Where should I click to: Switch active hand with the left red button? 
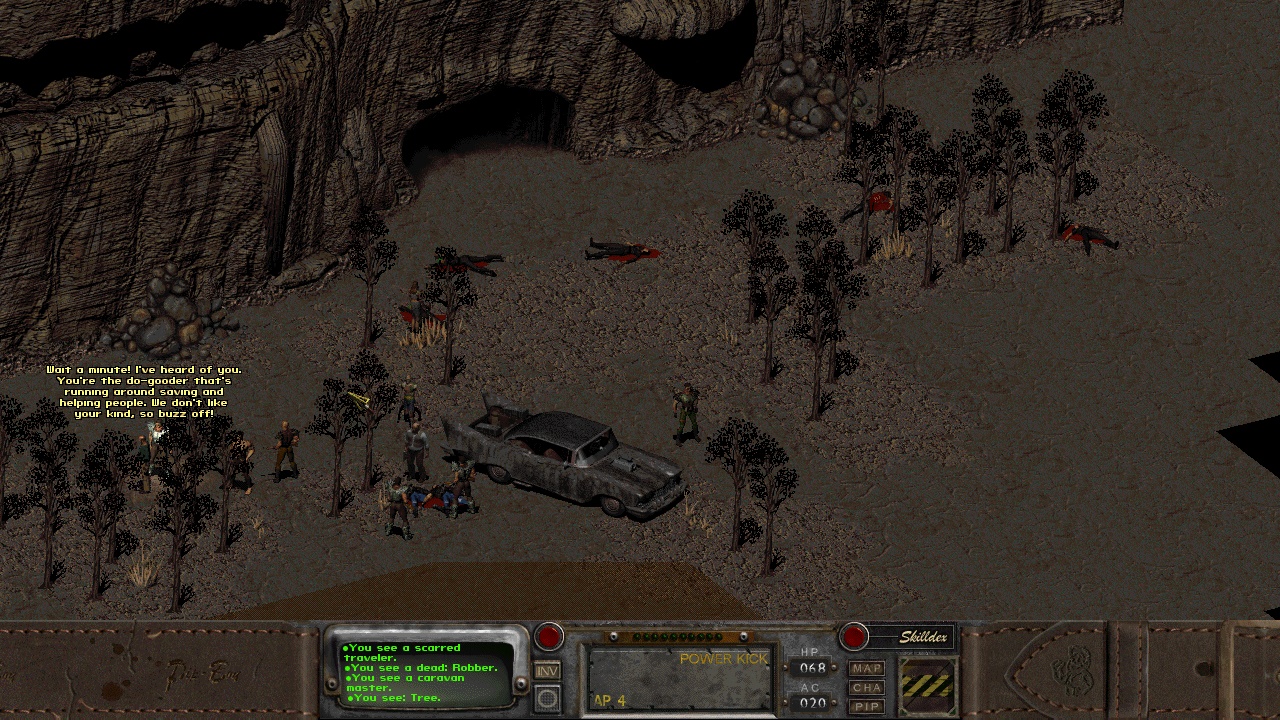(x=549, y=637)
